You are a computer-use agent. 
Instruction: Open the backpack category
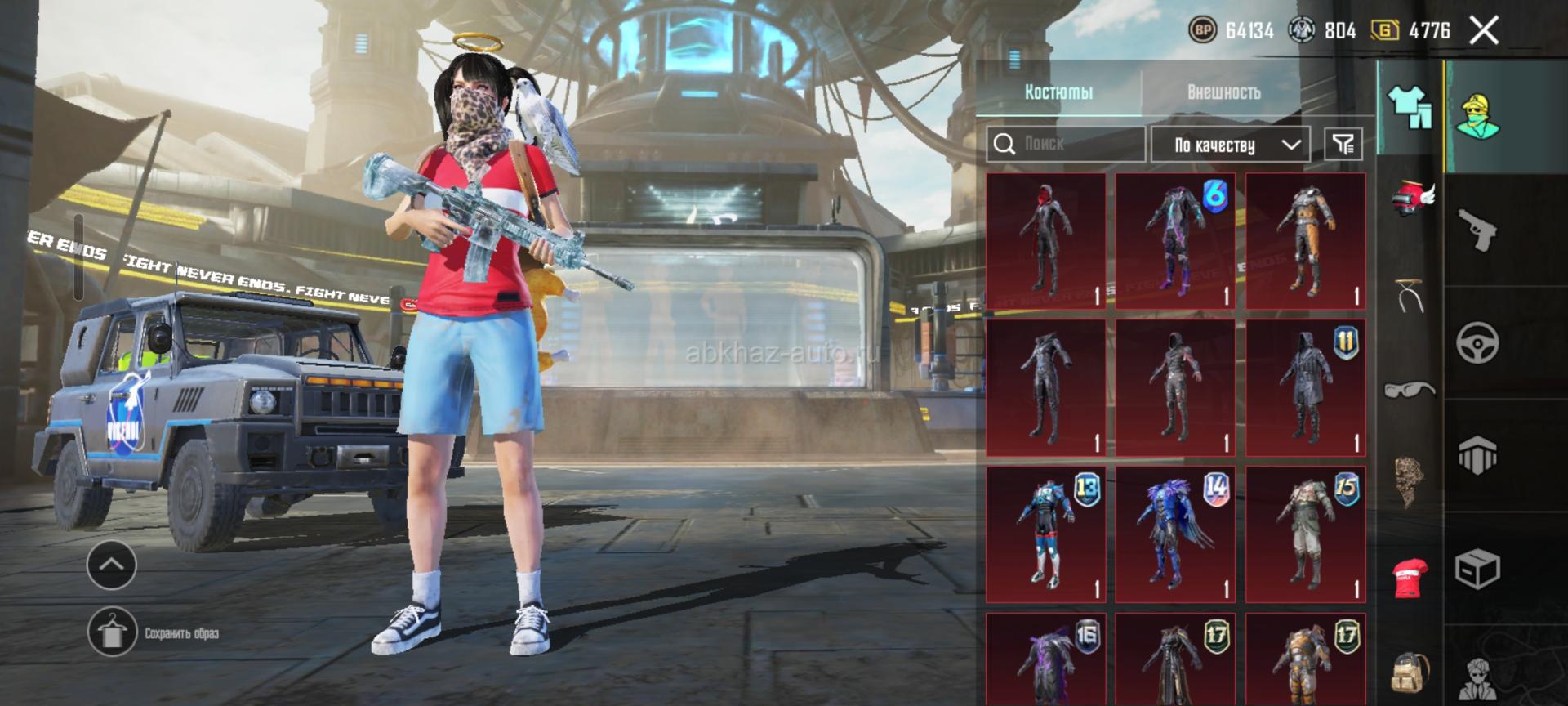pos(1410,674)
